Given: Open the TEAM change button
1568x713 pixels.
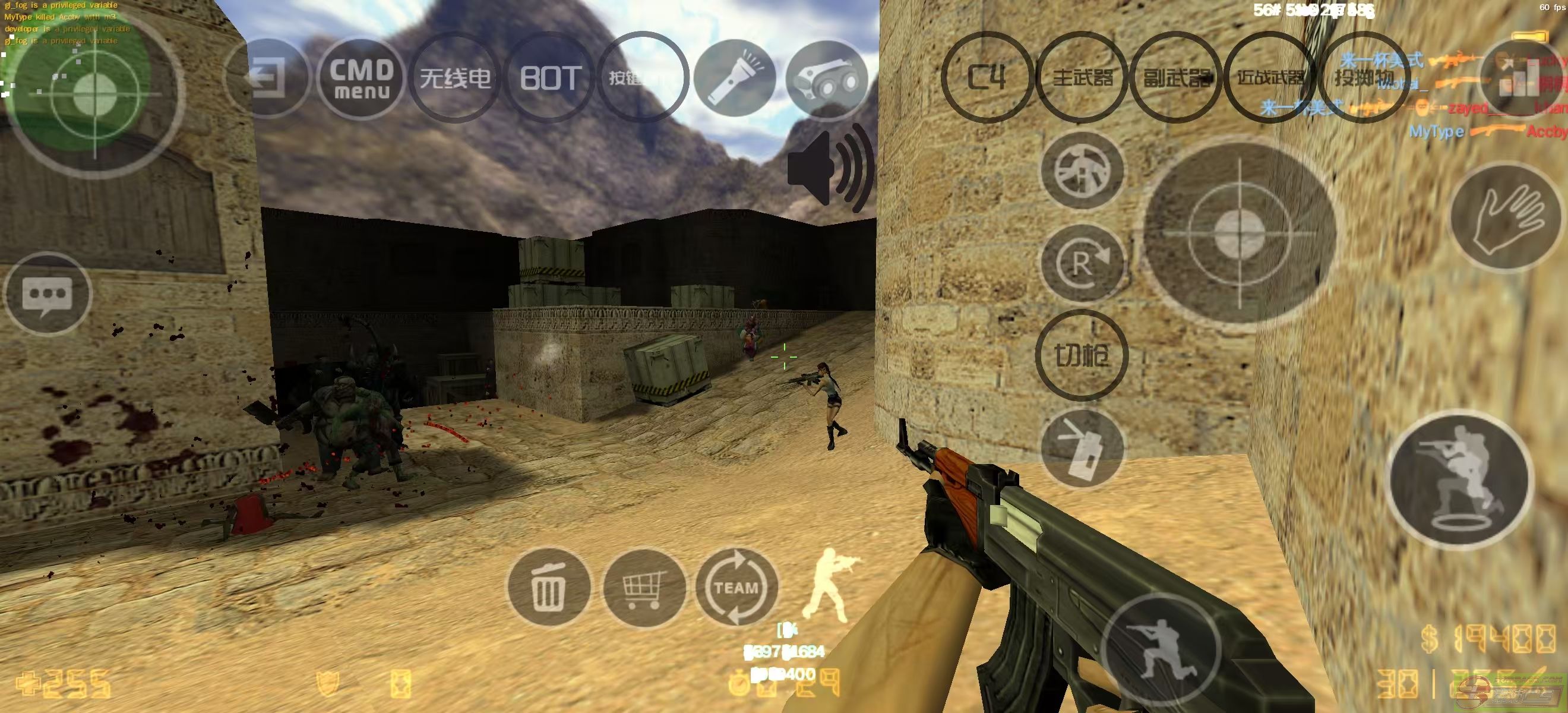Looking at the screenshot, I should [x=736, y=587].
